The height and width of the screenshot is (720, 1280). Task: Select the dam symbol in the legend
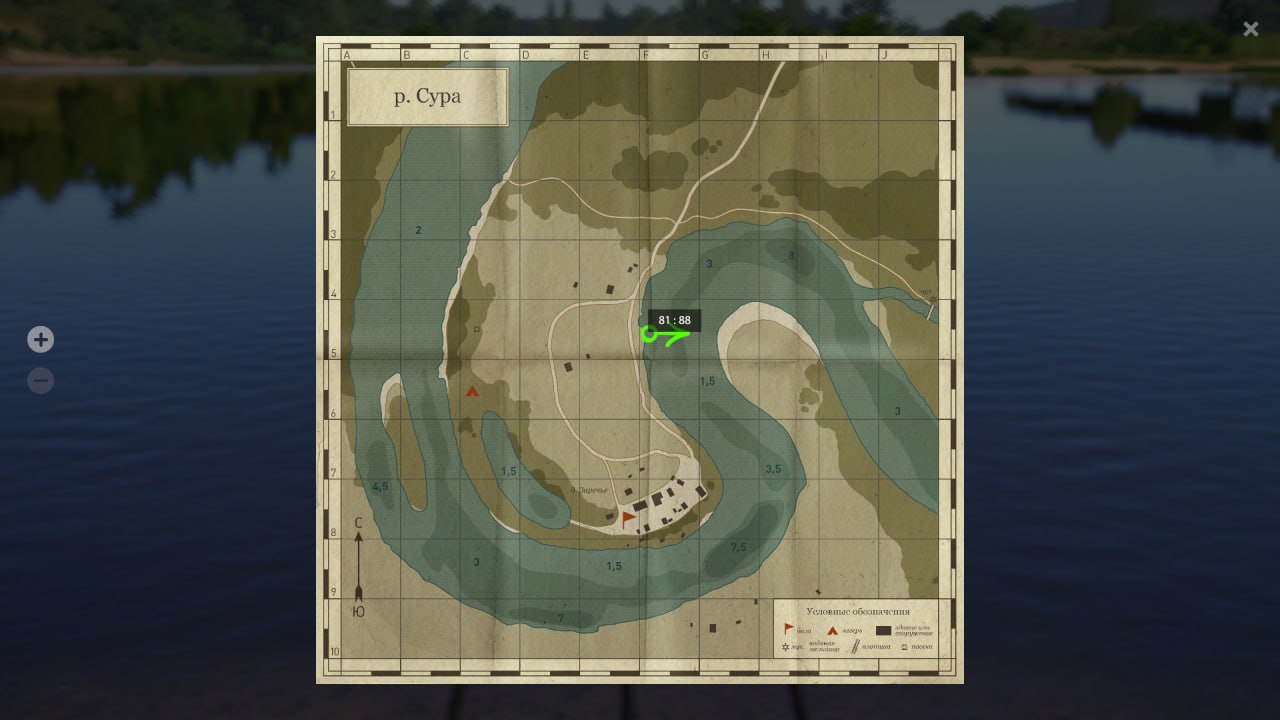pos(855,646)
